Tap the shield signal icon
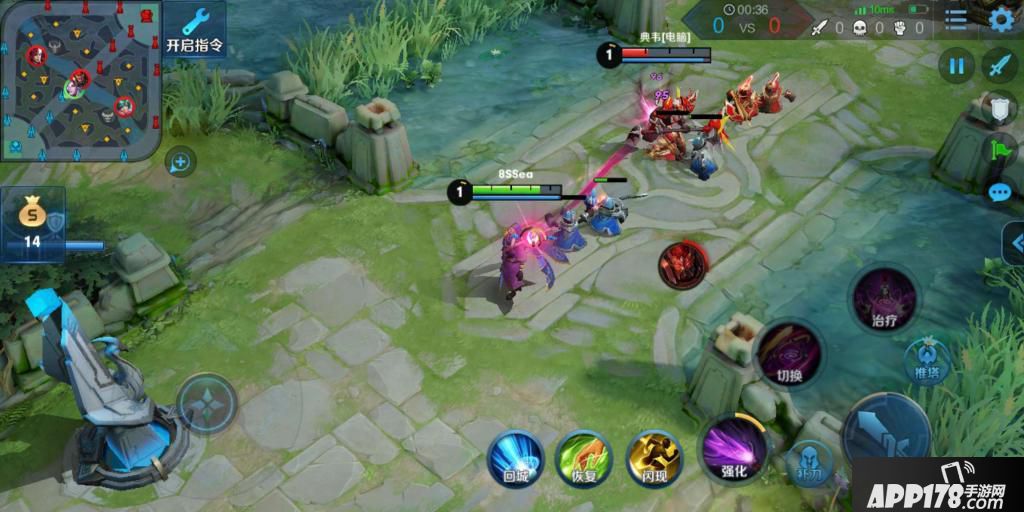The image size is (1024, 512). [x=1001, y=109]
